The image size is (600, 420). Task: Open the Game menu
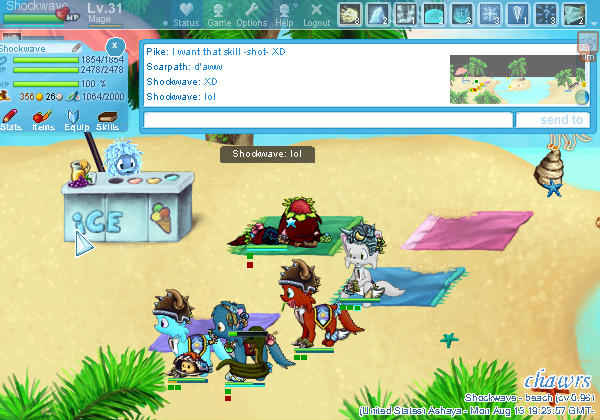coord(219,14)
